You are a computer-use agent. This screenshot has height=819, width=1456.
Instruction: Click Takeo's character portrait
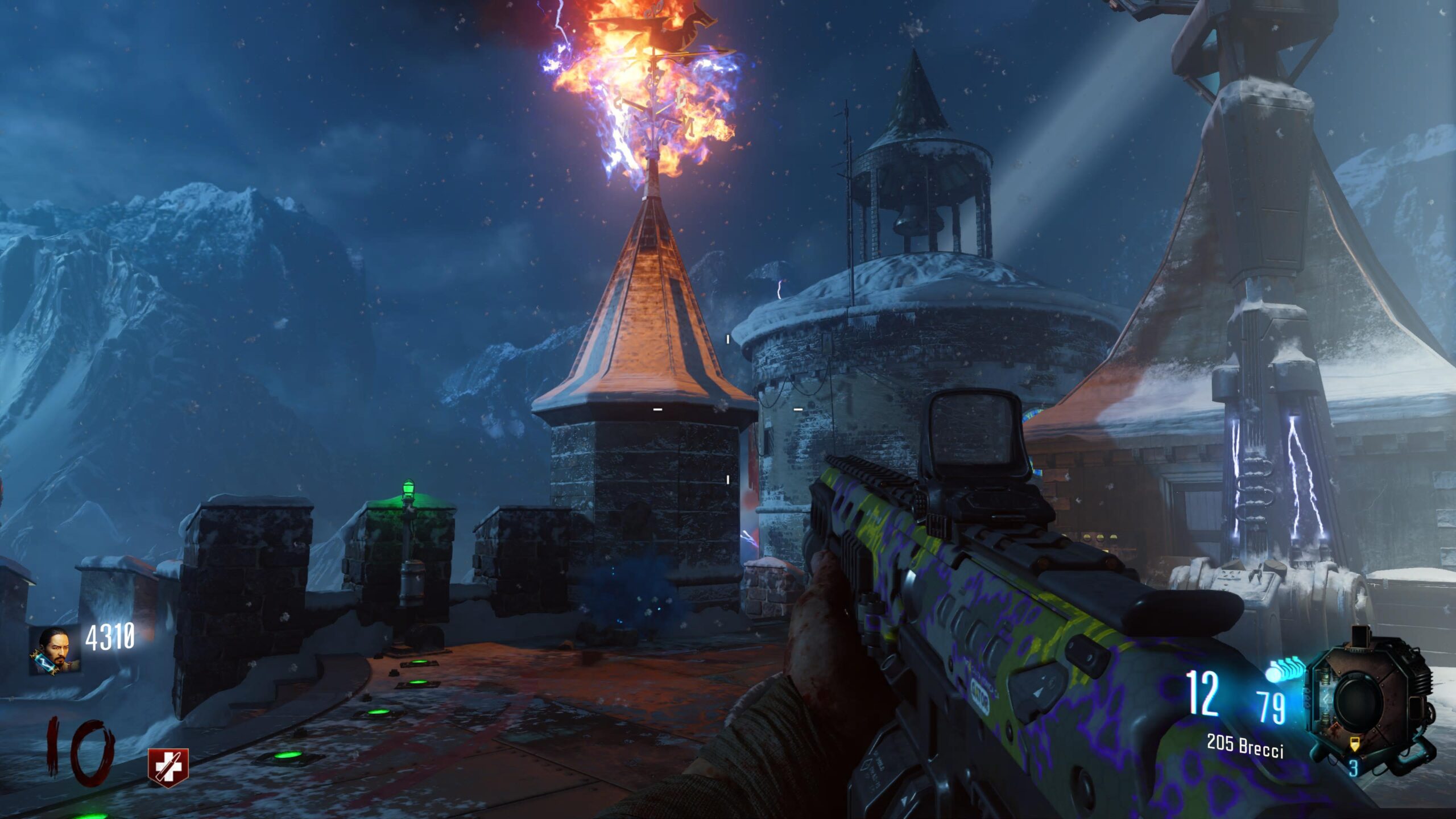(54, 650)
